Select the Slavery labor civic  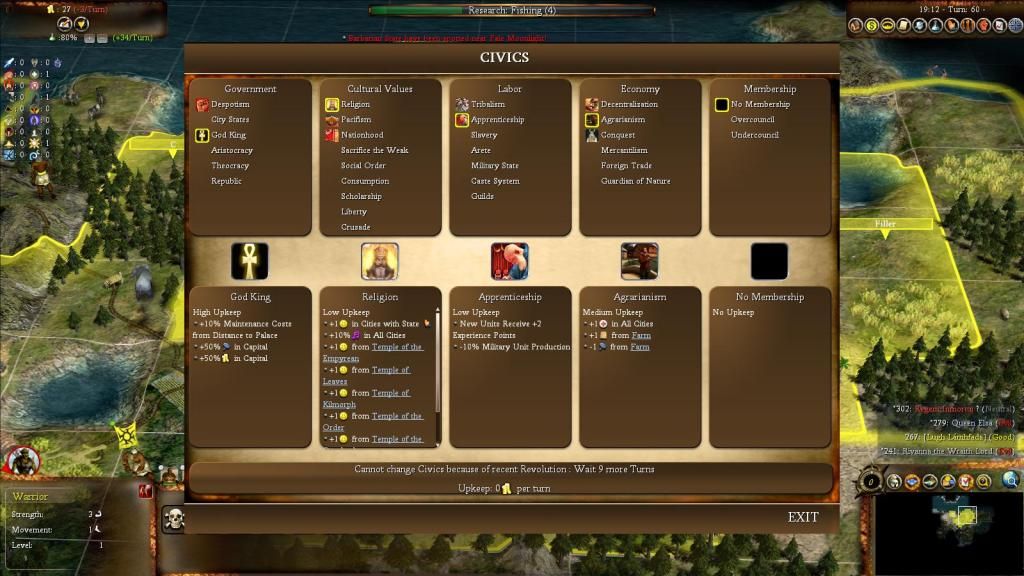[484, 135]
